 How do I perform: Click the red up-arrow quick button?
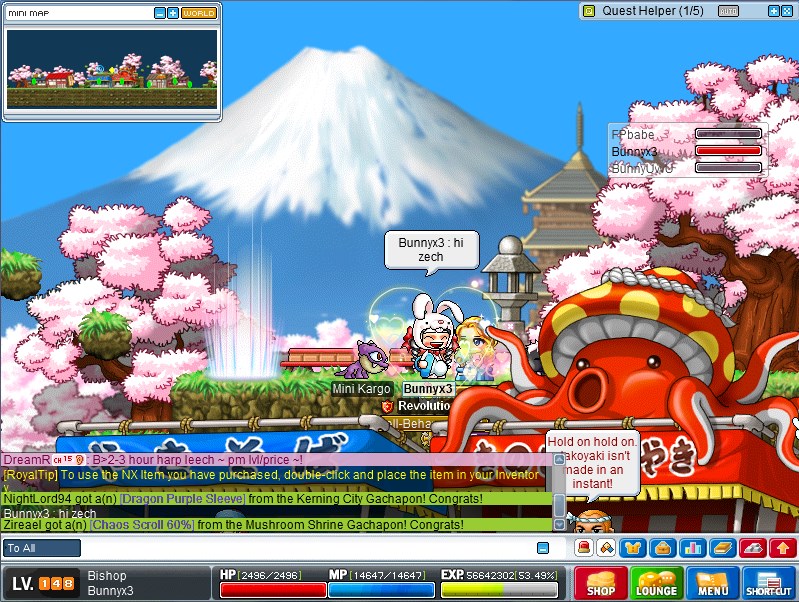[x=783, y=547]
